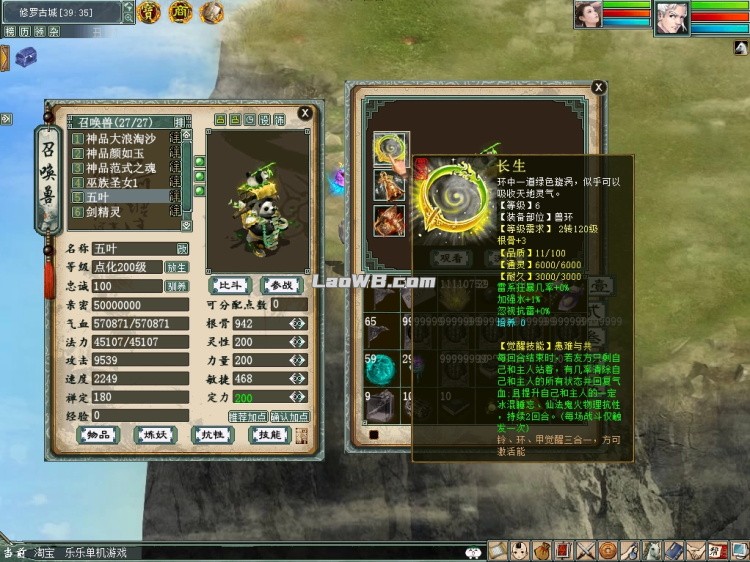Screen dimensions: 750x562
Task: Click the female character portrait
Action: pos(588,15)
